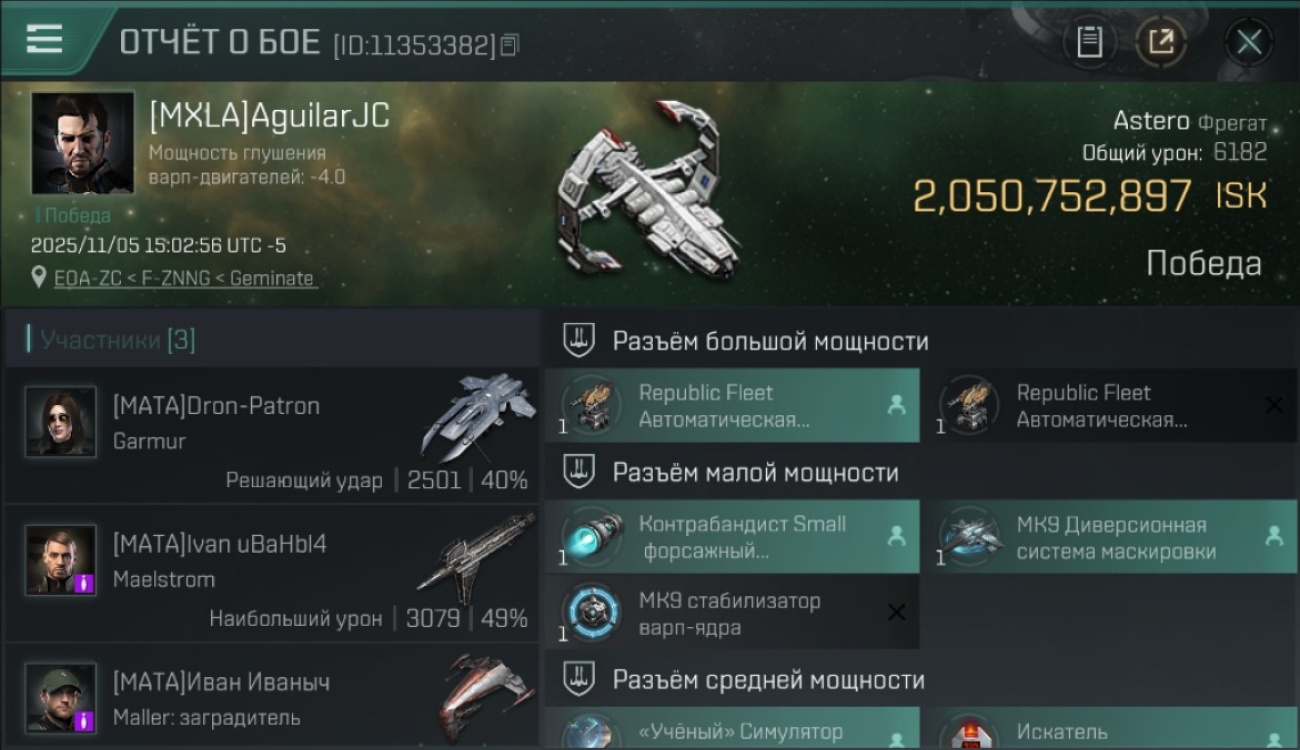Click the clipboard report icon at top right
Screen dimensions: 1300x750
click(x=1089, y=42)
